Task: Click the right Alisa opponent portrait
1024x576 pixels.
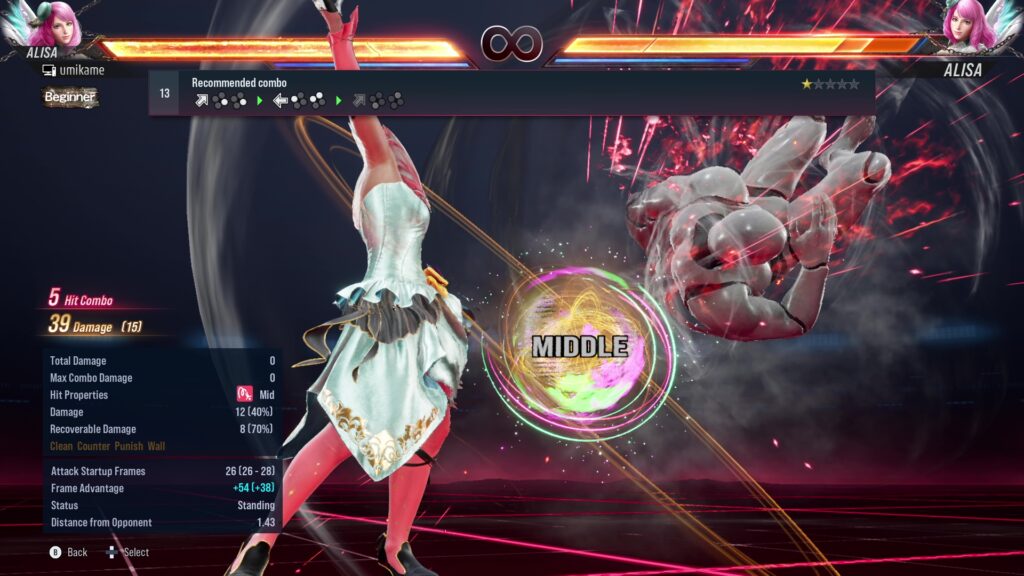Action: click(x=968, y=24)
